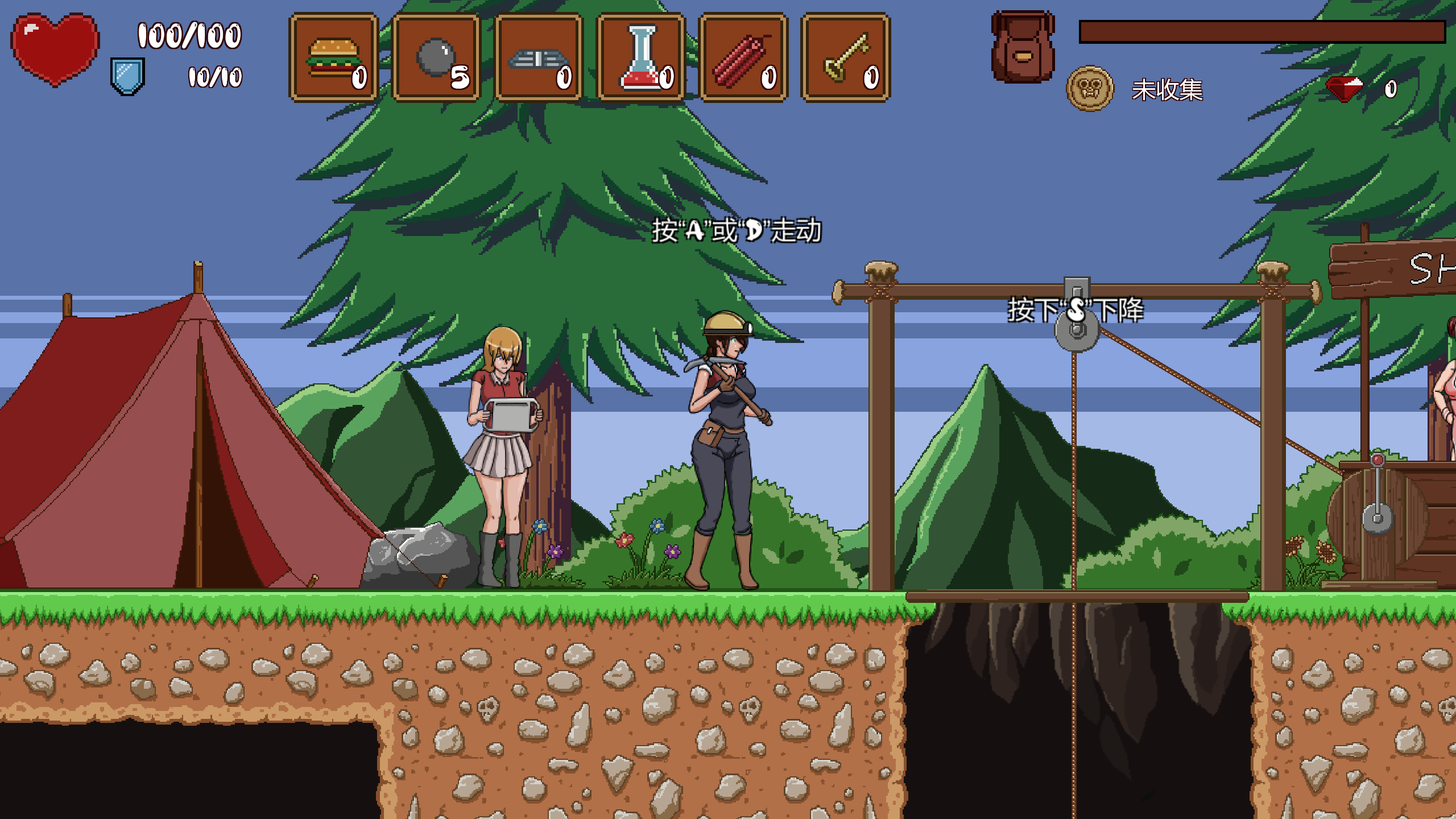Select the burger food slot

pos(334,57)
